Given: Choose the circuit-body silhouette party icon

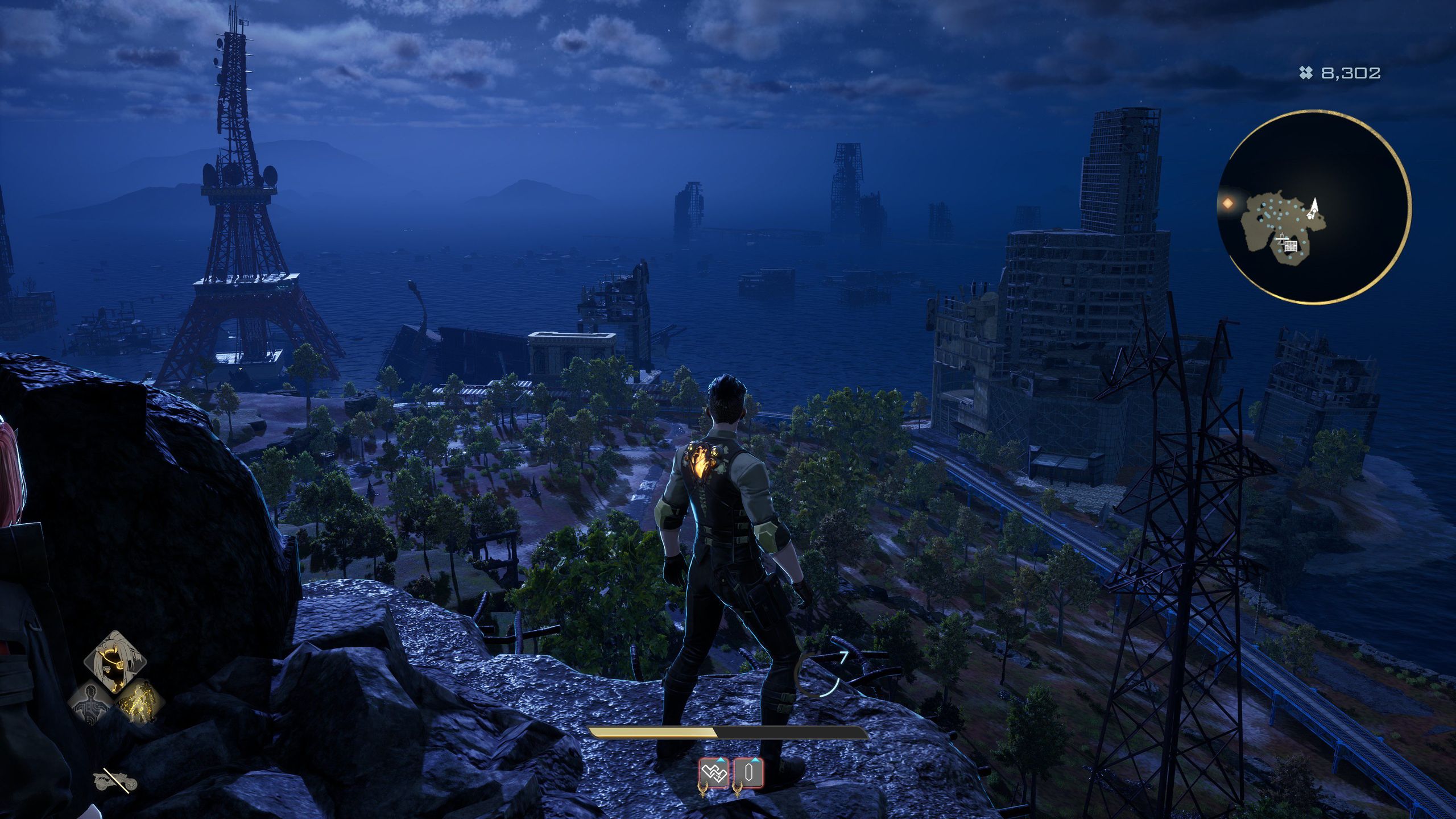Looking at the screenshot, I should tap(91, 702).
